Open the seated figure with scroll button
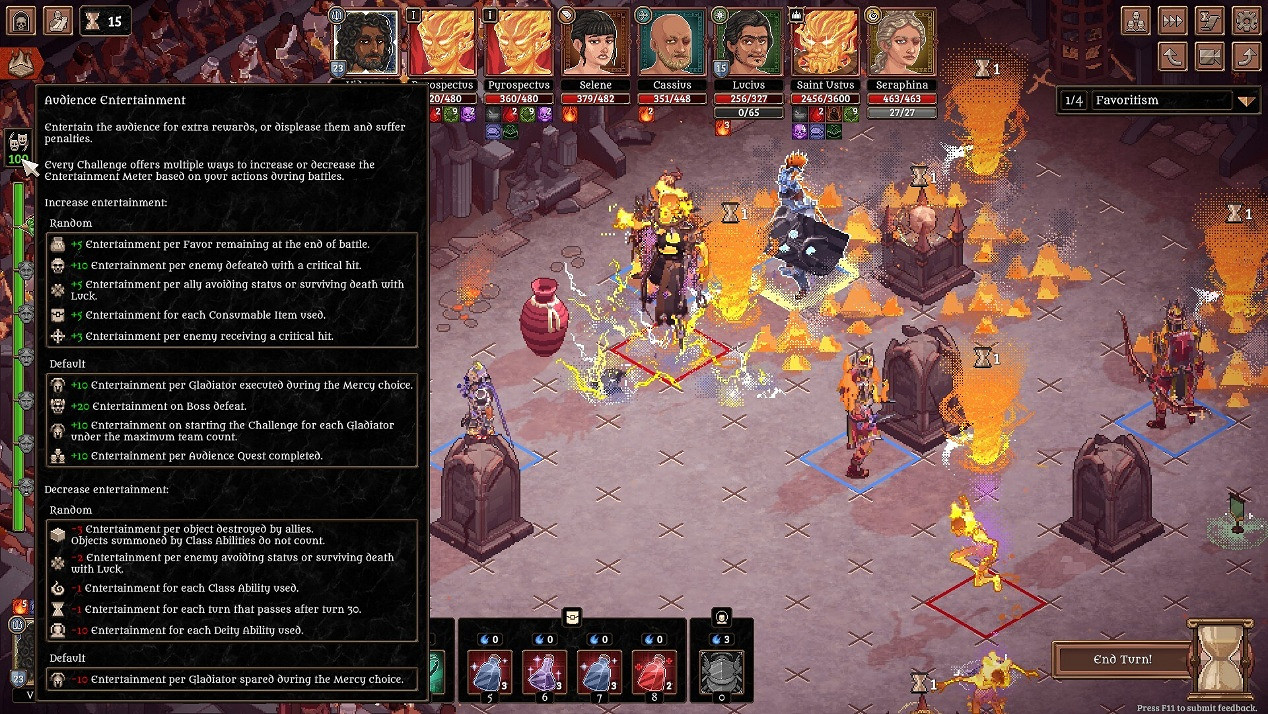The image size is (1268, 714). point(58,19)
